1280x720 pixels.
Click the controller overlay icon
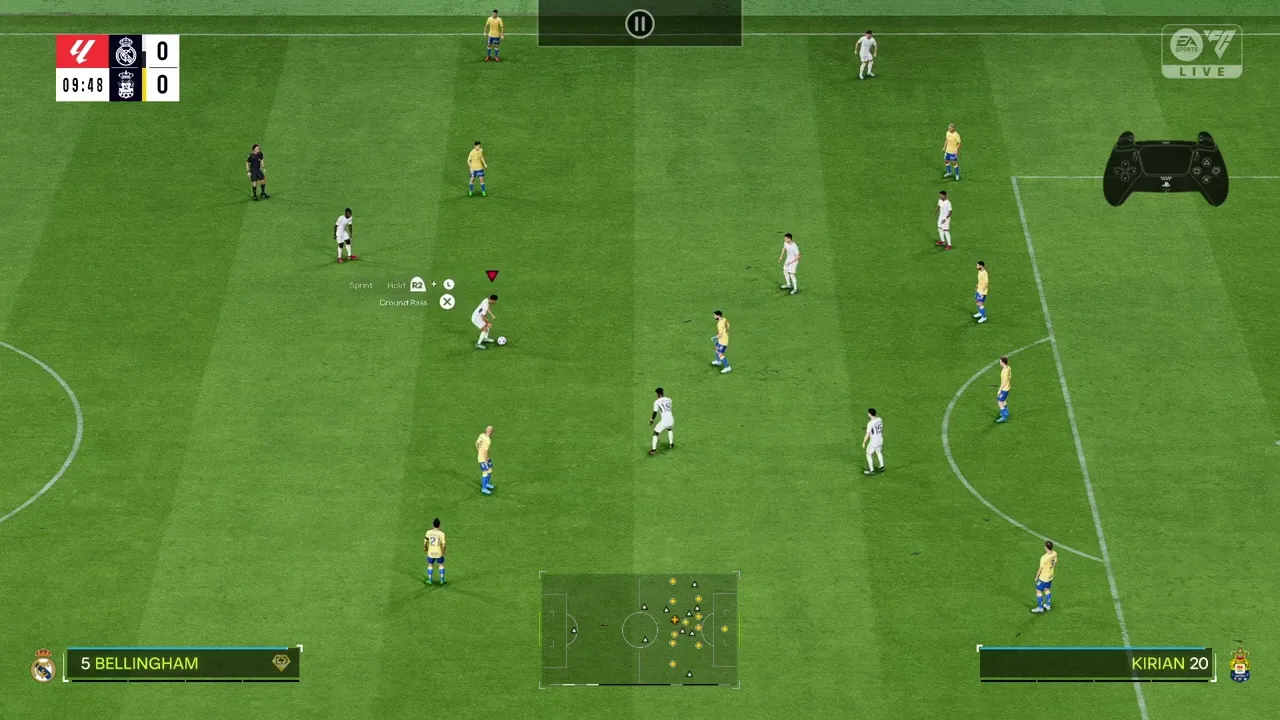click(x=1165, y=169)
